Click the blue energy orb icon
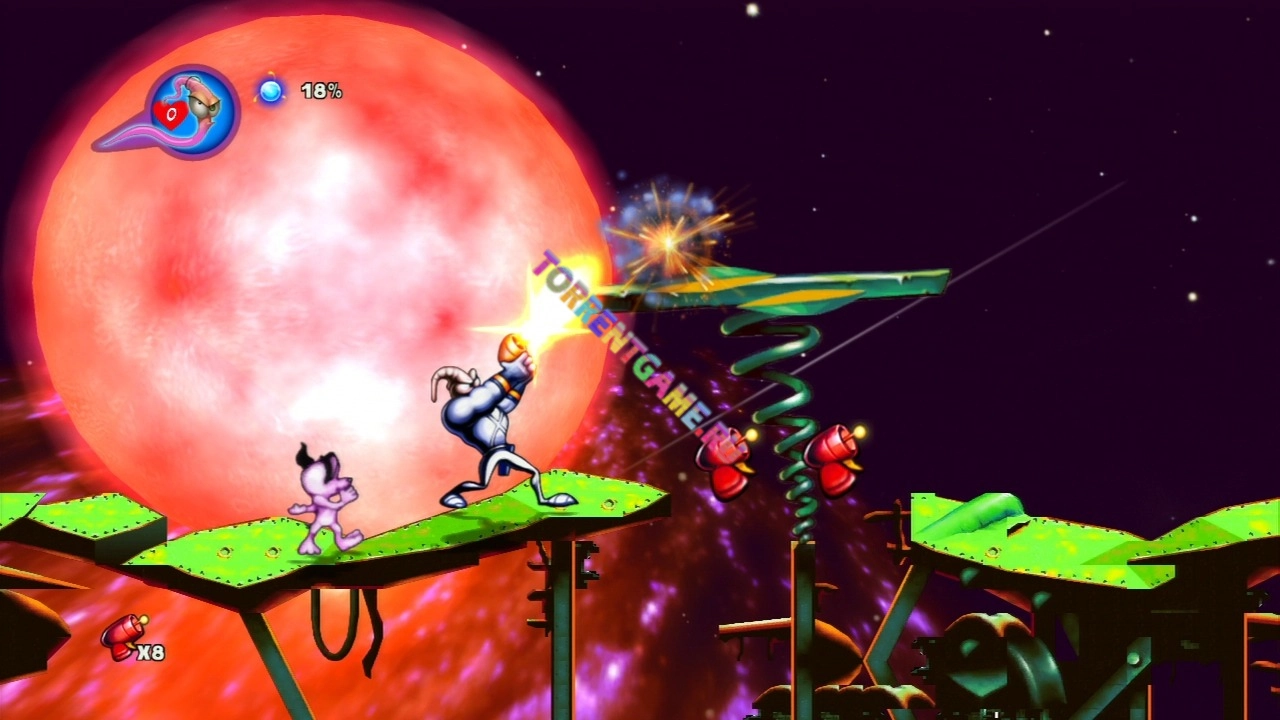 [270, 91]
